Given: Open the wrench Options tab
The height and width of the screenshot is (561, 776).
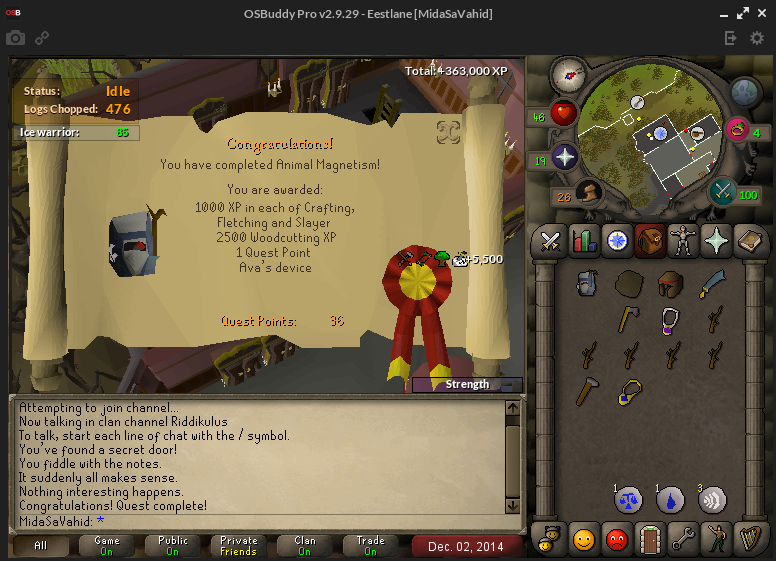Looking at the screenshot, I should [x=684, y=540].
